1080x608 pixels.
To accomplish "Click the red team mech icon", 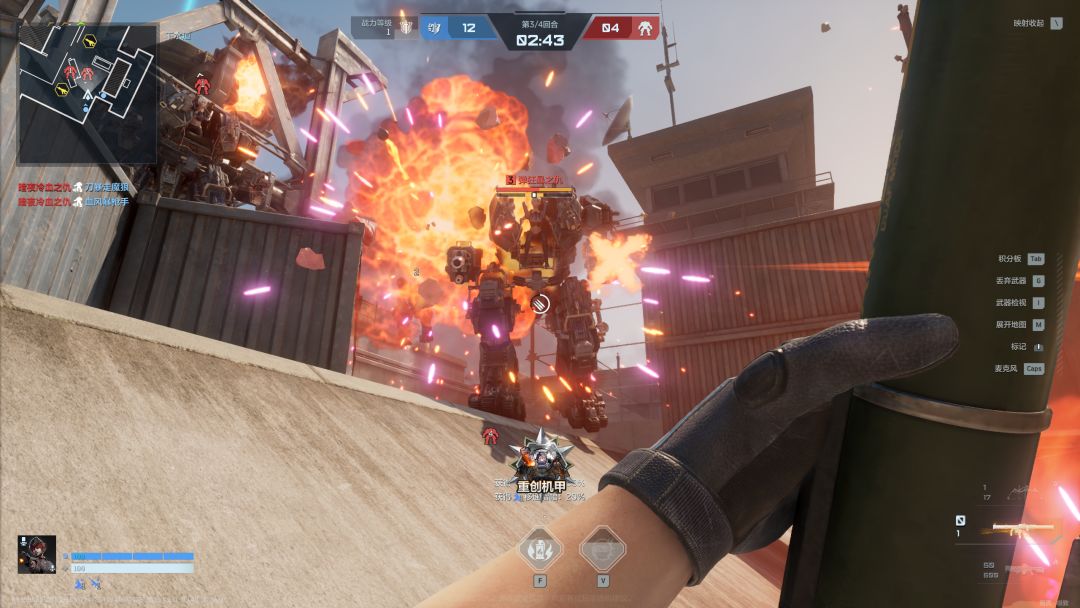I will [x=645, y=28].
